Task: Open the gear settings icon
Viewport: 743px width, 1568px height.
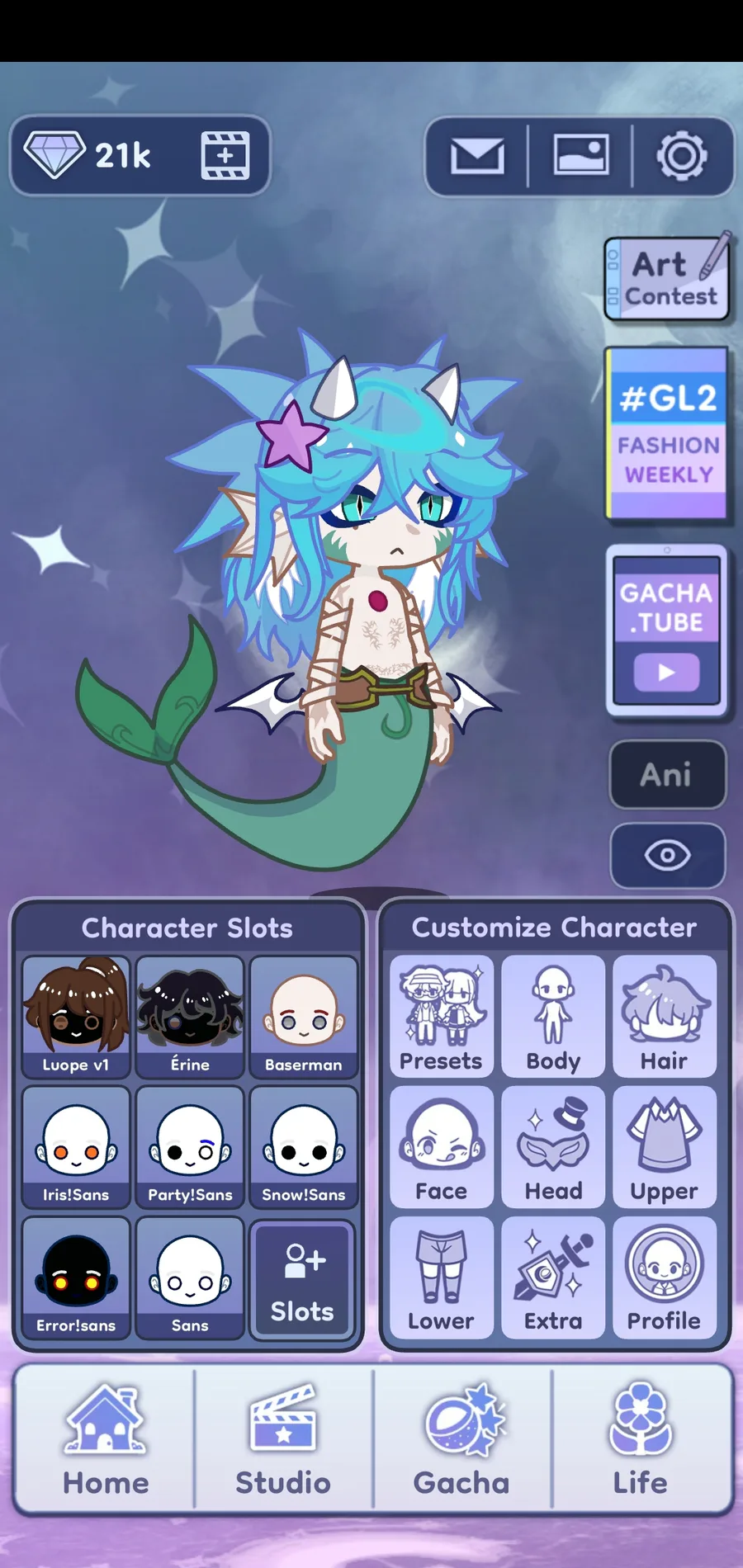Action: click(681, 156)
